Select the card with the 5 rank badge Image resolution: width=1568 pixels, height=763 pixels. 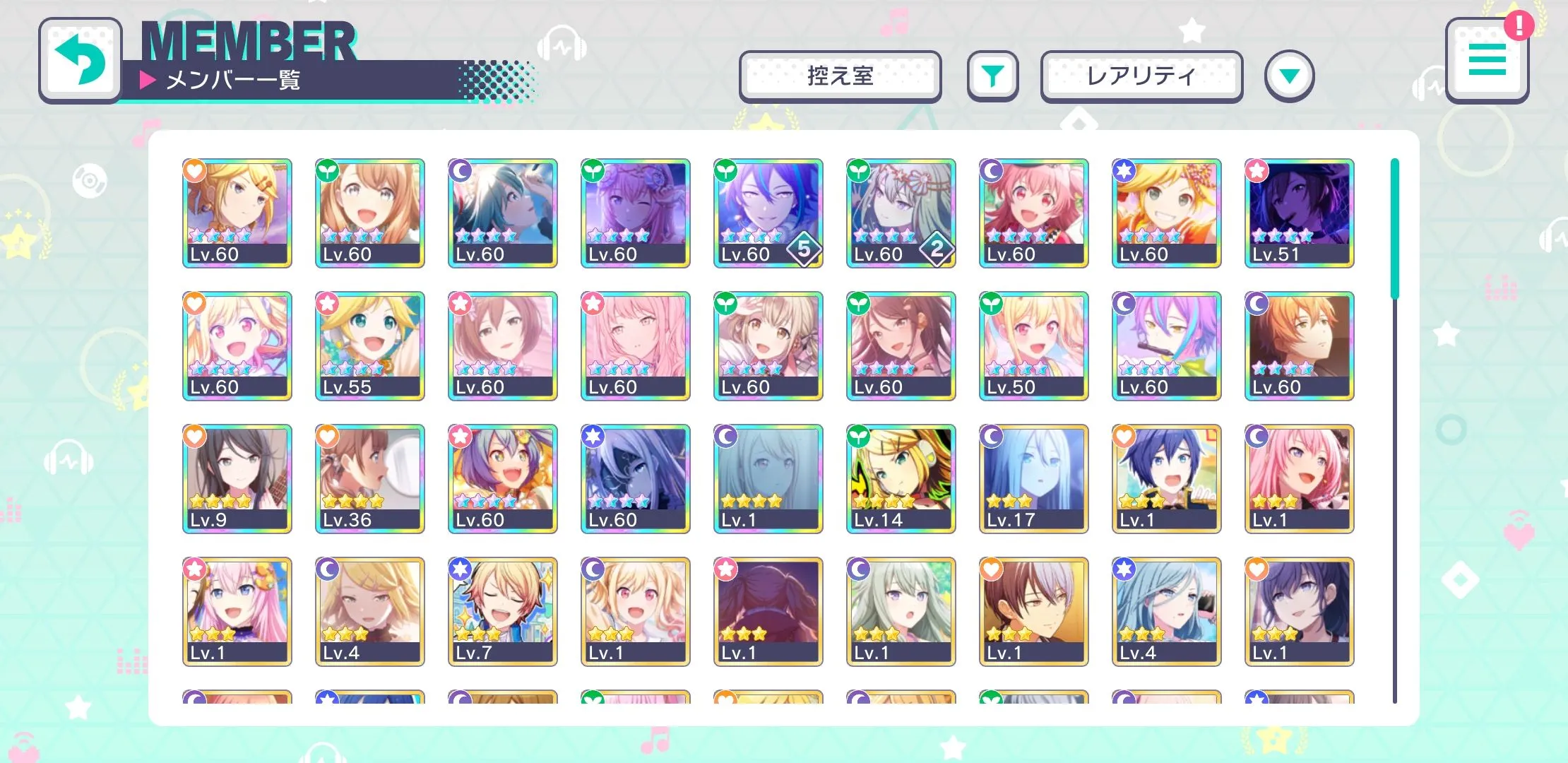click(x=768, y=213)
